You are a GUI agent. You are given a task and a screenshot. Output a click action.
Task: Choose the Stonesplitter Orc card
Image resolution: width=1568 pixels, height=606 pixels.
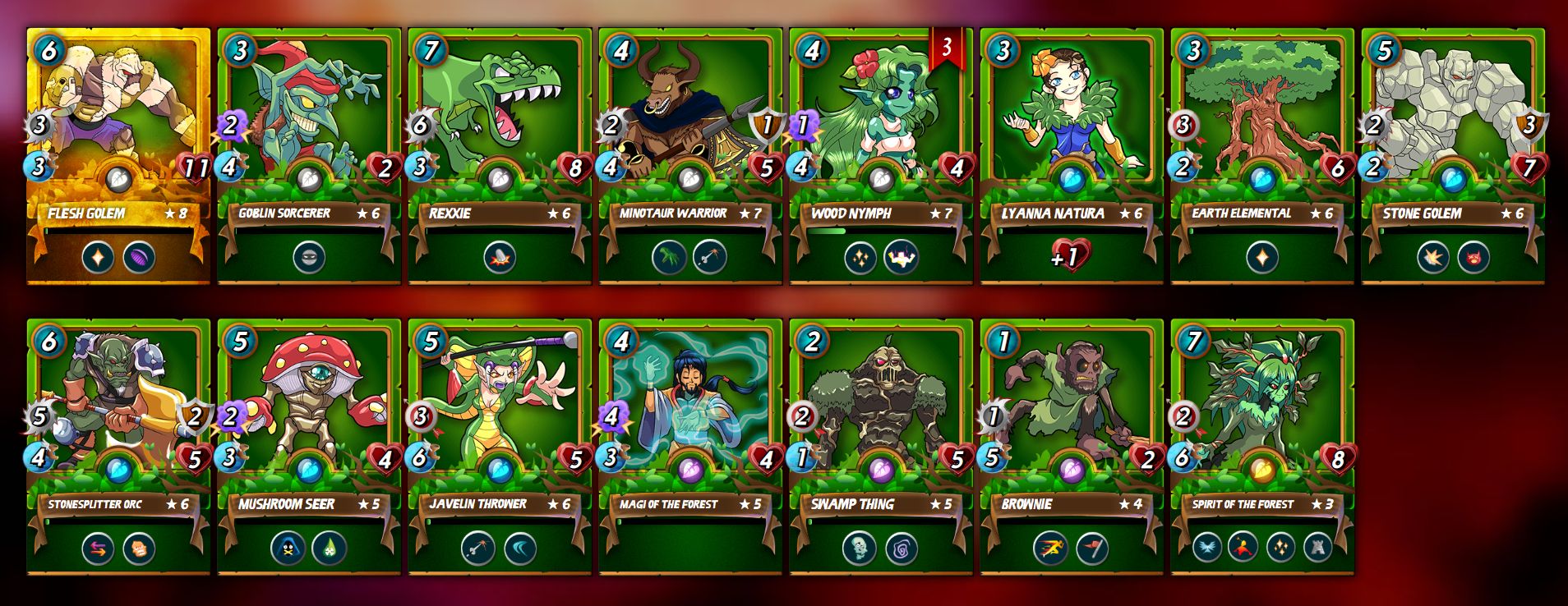click(x=118, y=447)
